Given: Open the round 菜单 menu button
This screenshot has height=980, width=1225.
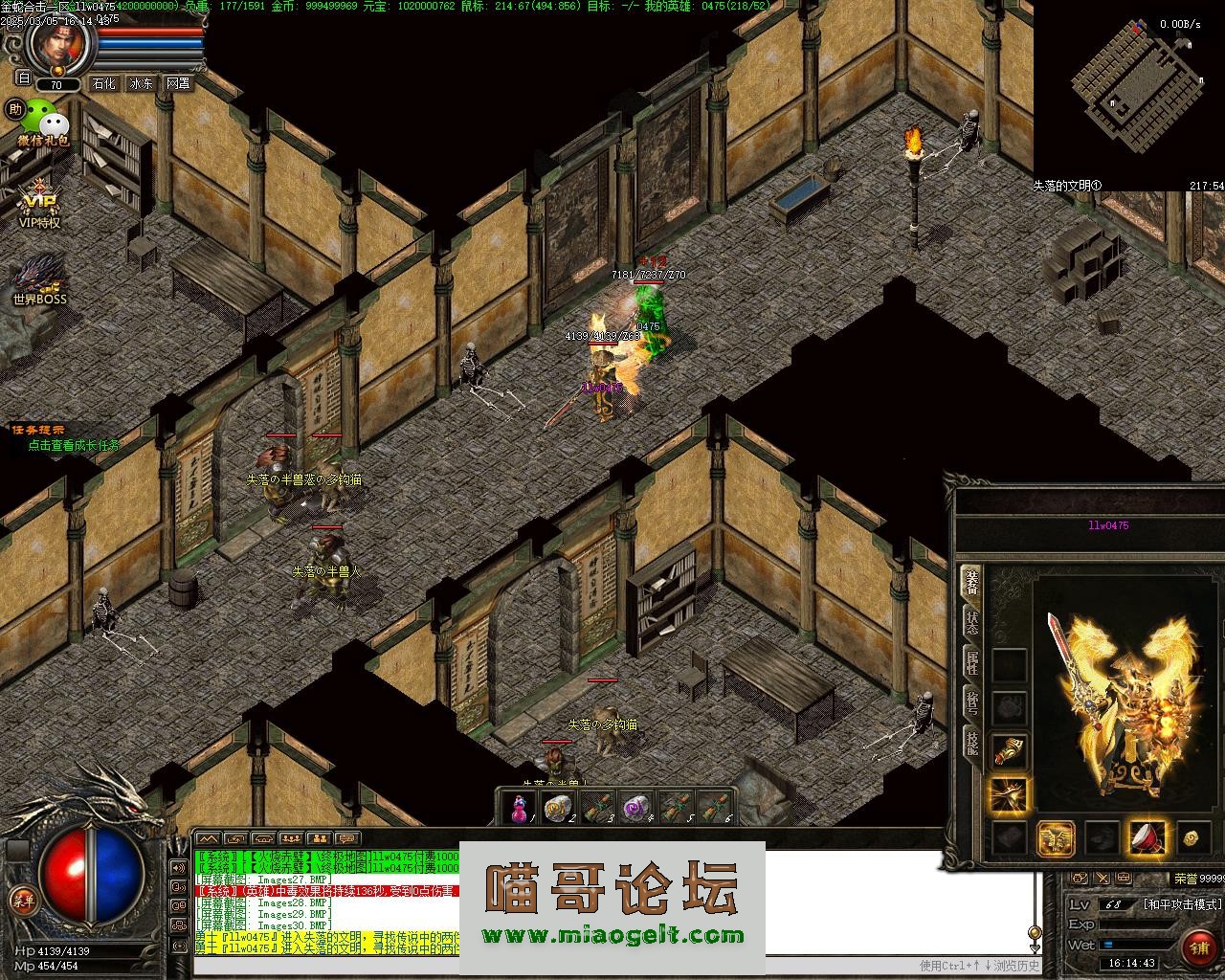Looking at the screenshot, I should (21, 899).
